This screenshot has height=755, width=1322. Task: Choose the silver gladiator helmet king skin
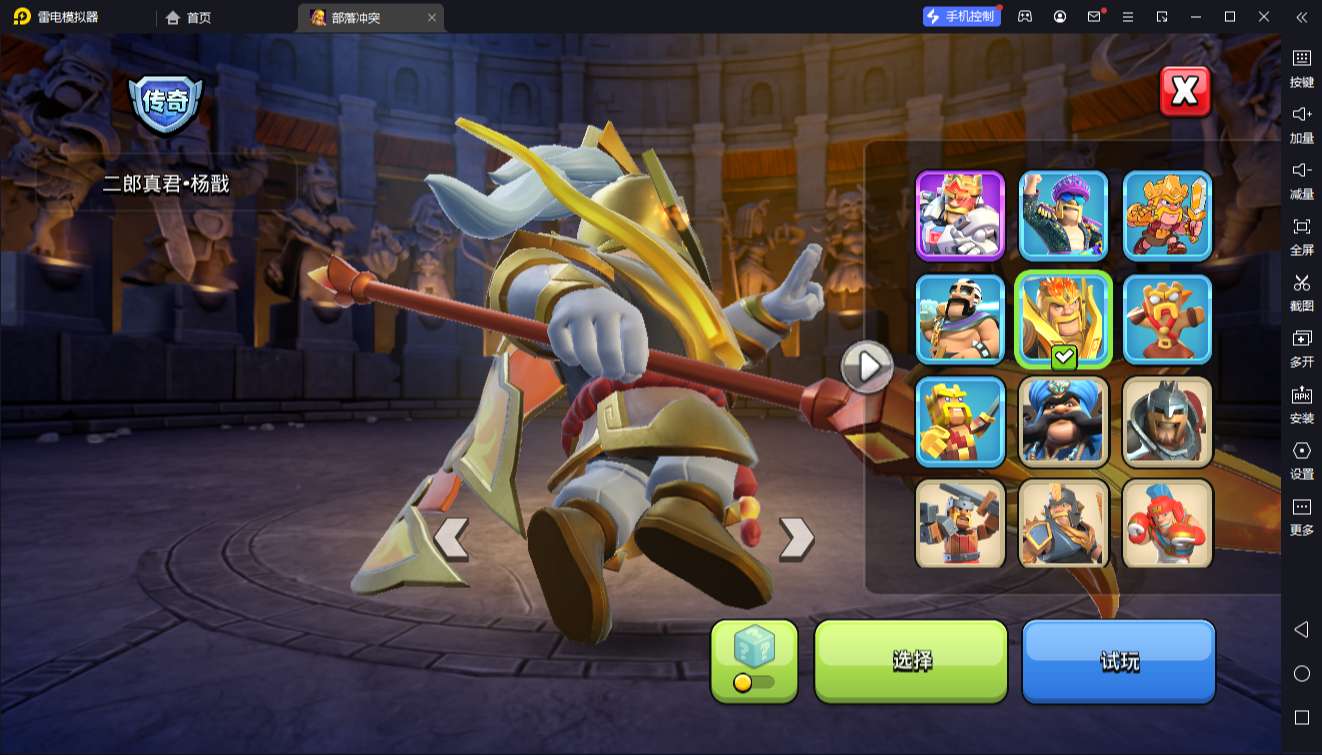click(x=1167, y=421)
